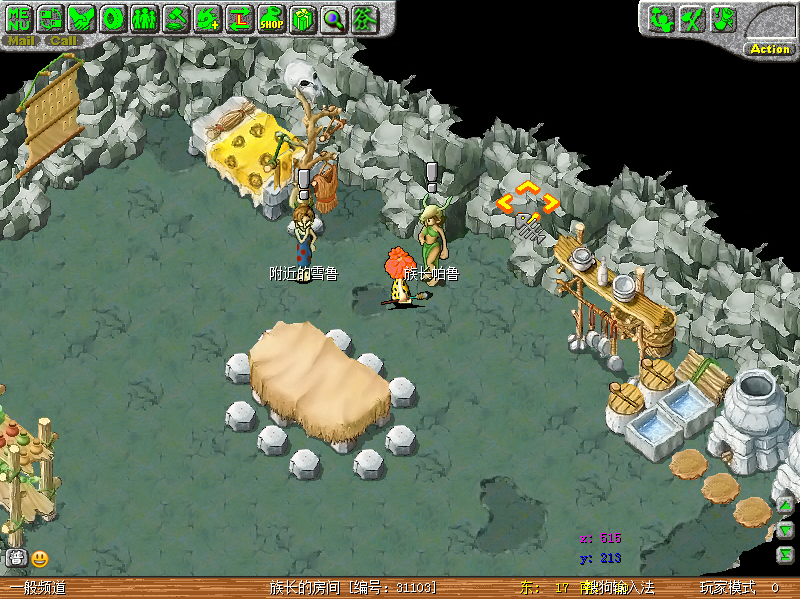The height and width of the screenshot is (600, 800).
Task: Select the red L arrows icon
Action: pos(239,18)
